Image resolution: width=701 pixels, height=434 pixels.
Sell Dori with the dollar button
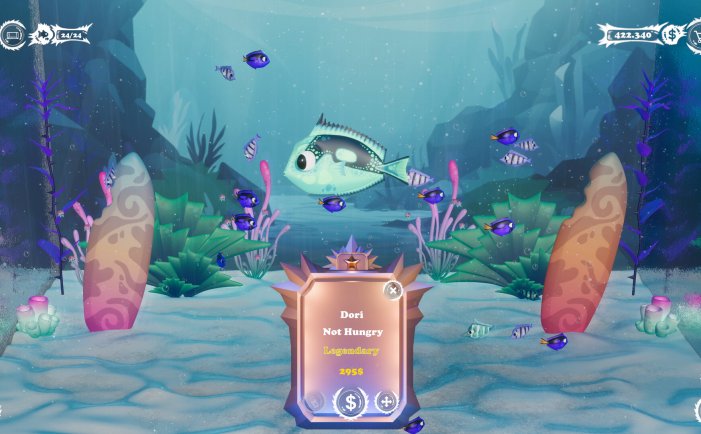point(350,403)
